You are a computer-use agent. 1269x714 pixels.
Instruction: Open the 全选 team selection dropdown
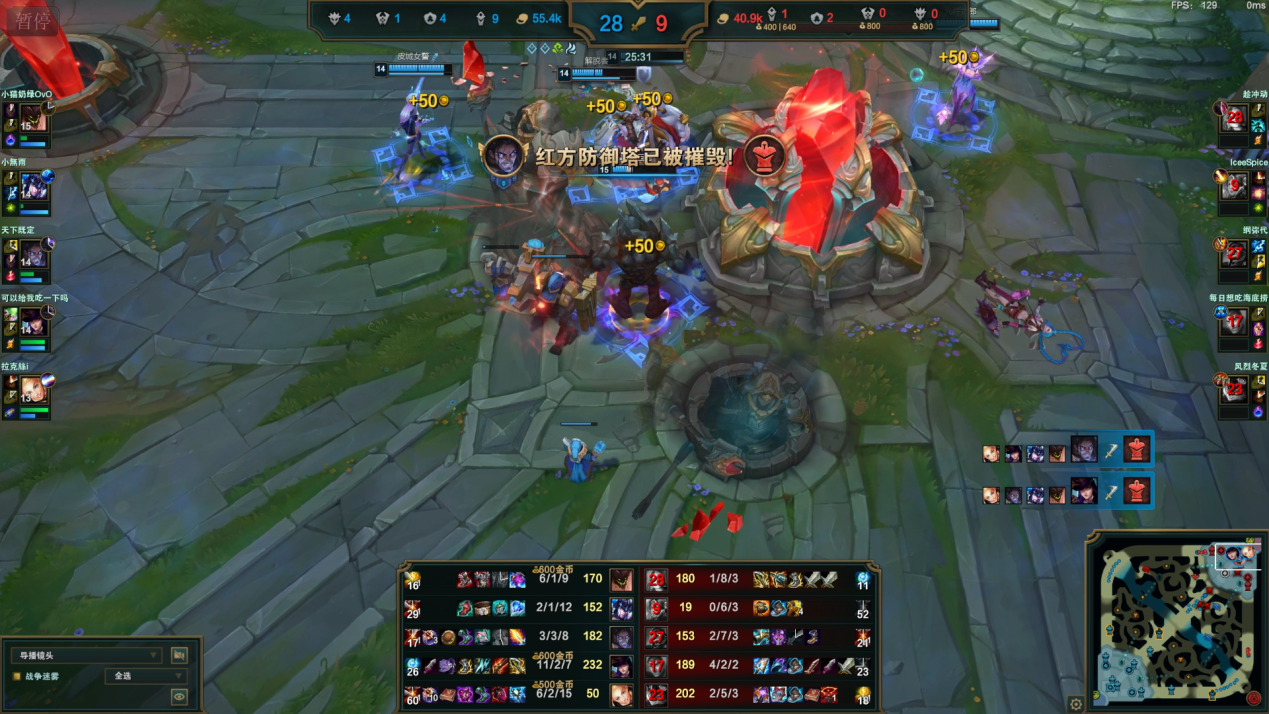[x=146, y=676]
